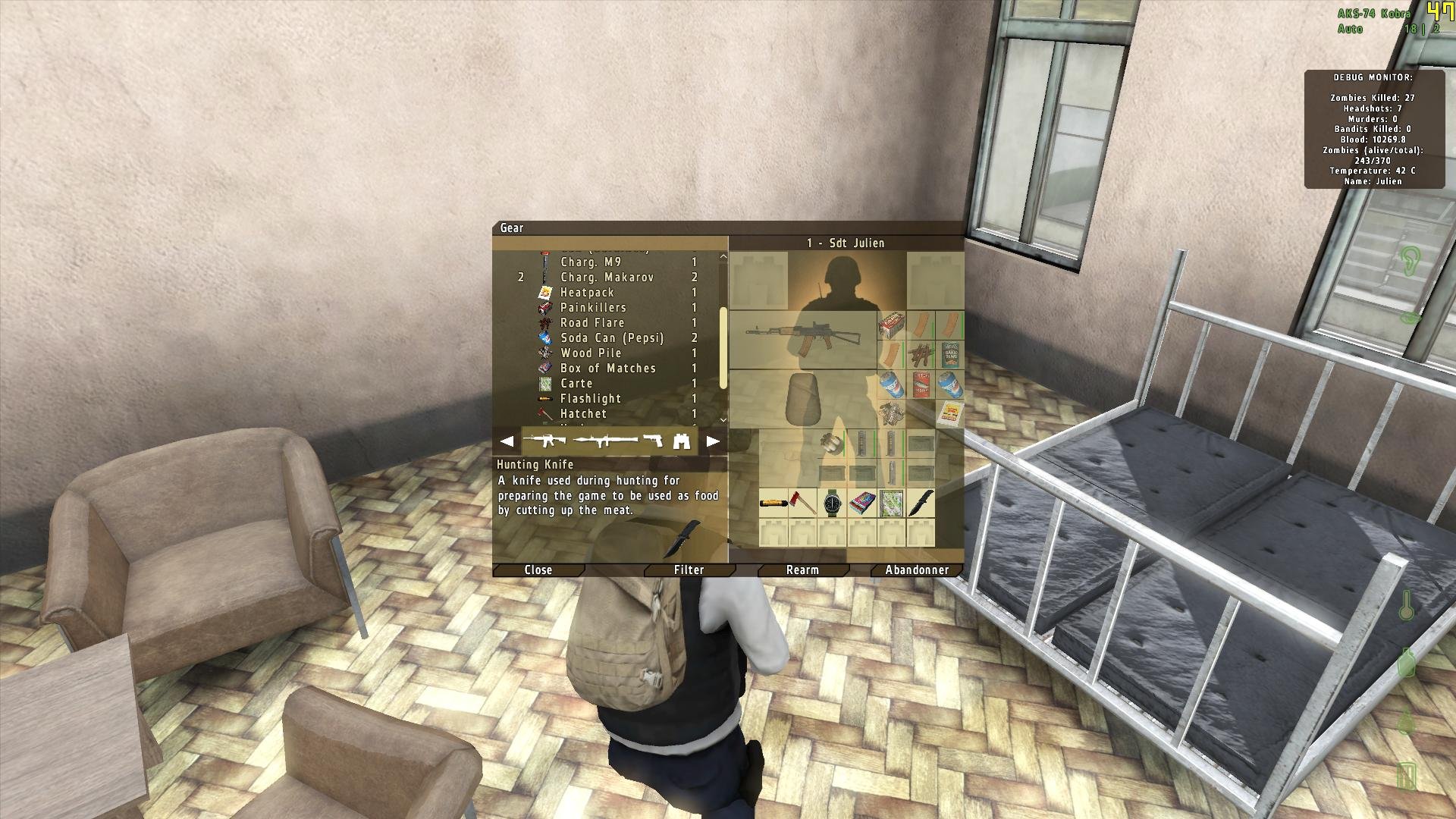
Task: Select the wristwatch icon in inventory
Action: [x=833, y=503]
